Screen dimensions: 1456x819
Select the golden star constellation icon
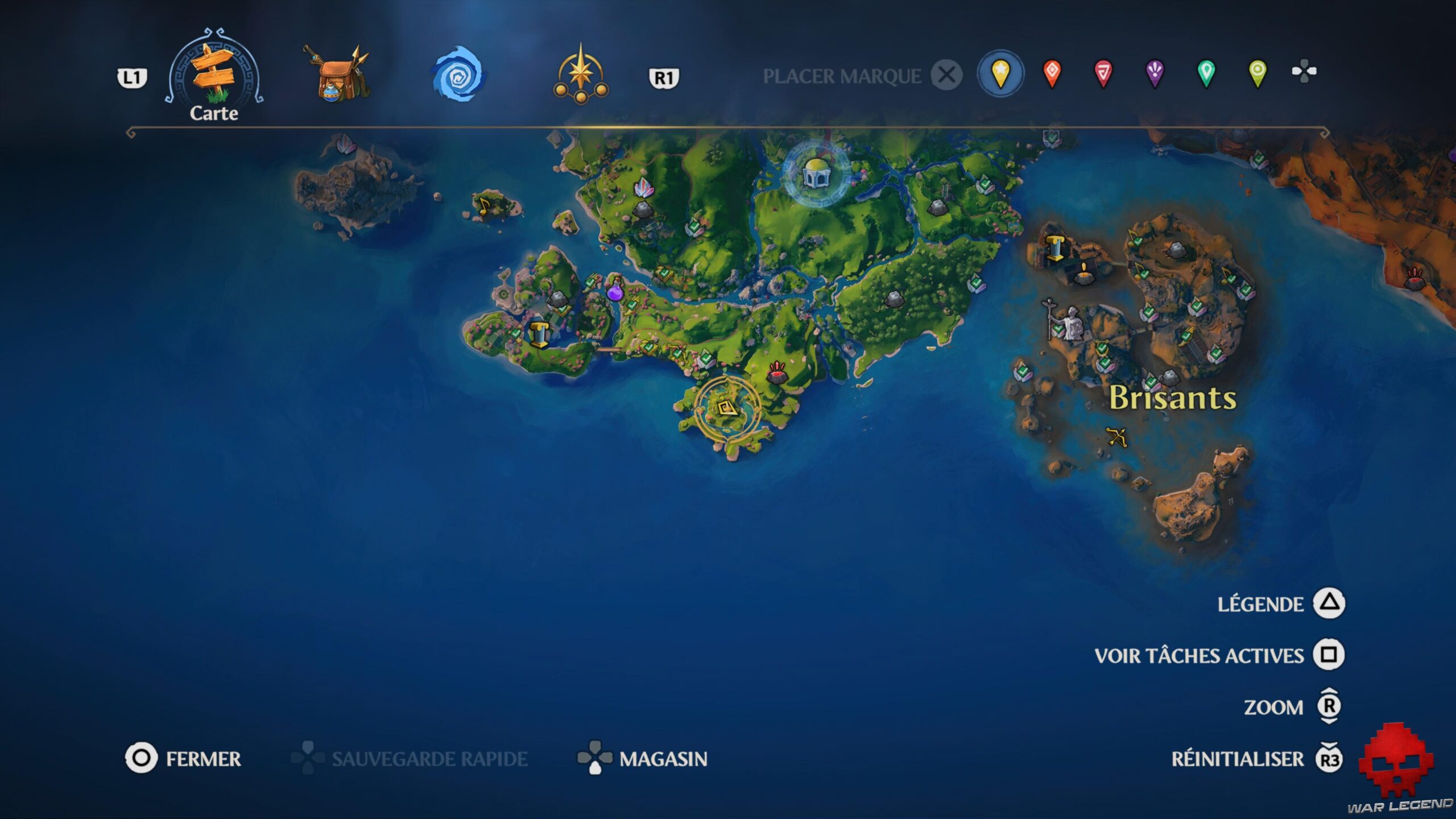point(580,74)
